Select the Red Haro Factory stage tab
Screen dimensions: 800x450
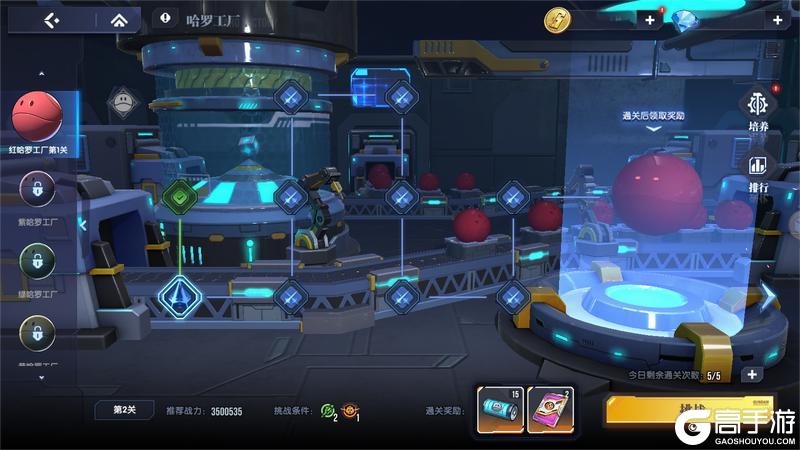[x=37, y=118]
